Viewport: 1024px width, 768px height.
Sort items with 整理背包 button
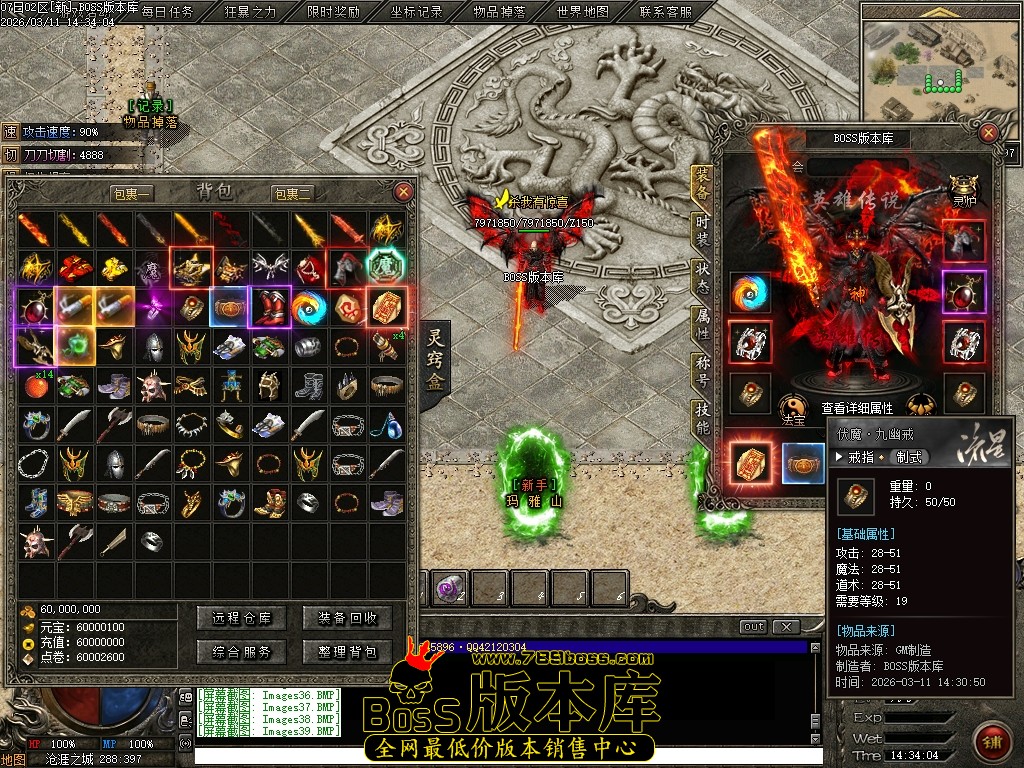coord(347,652)
